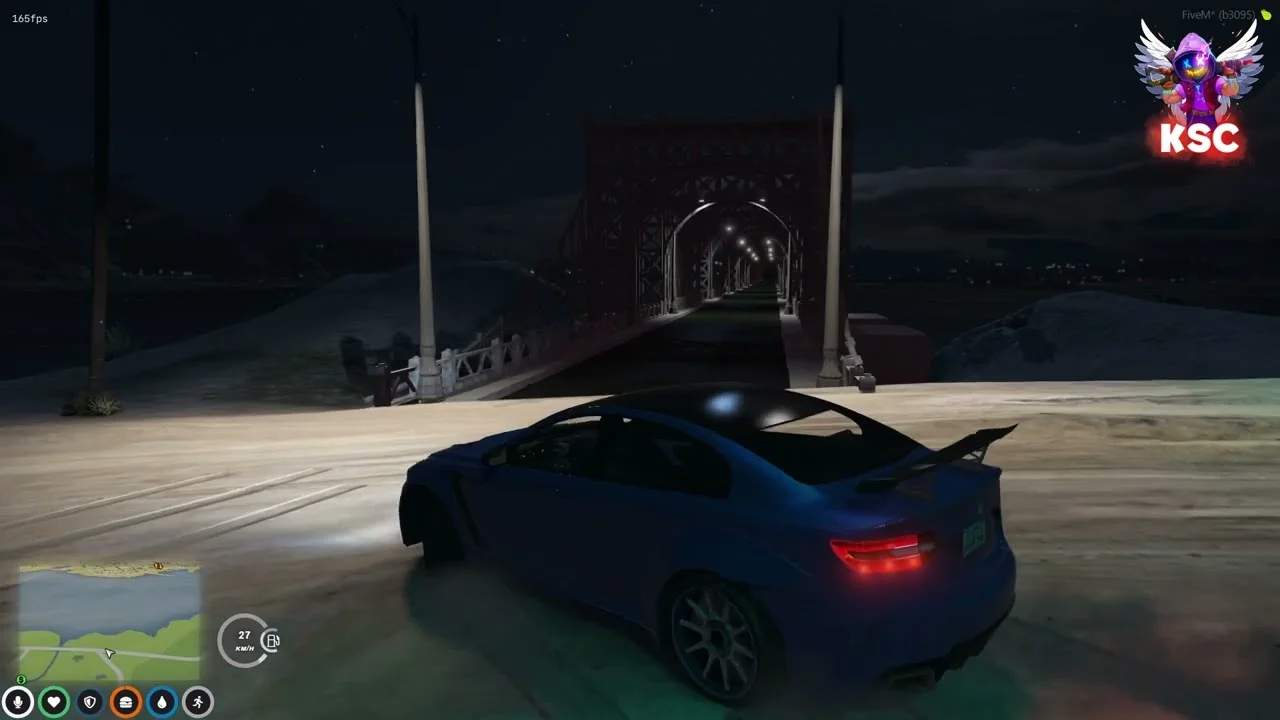Select the running man stamina icon
Screen dimensions: 1280x720
[198, 702]
